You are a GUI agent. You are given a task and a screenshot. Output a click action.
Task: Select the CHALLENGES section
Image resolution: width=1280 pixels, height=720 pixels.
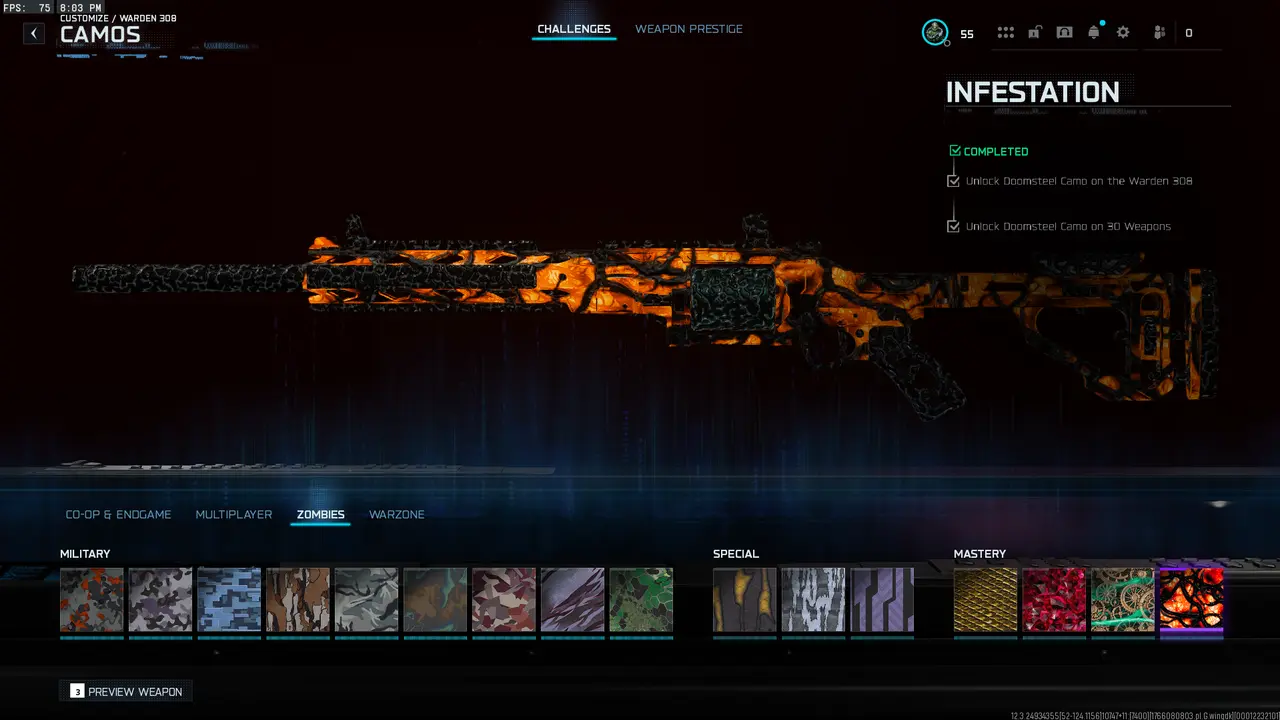[573, 29]
